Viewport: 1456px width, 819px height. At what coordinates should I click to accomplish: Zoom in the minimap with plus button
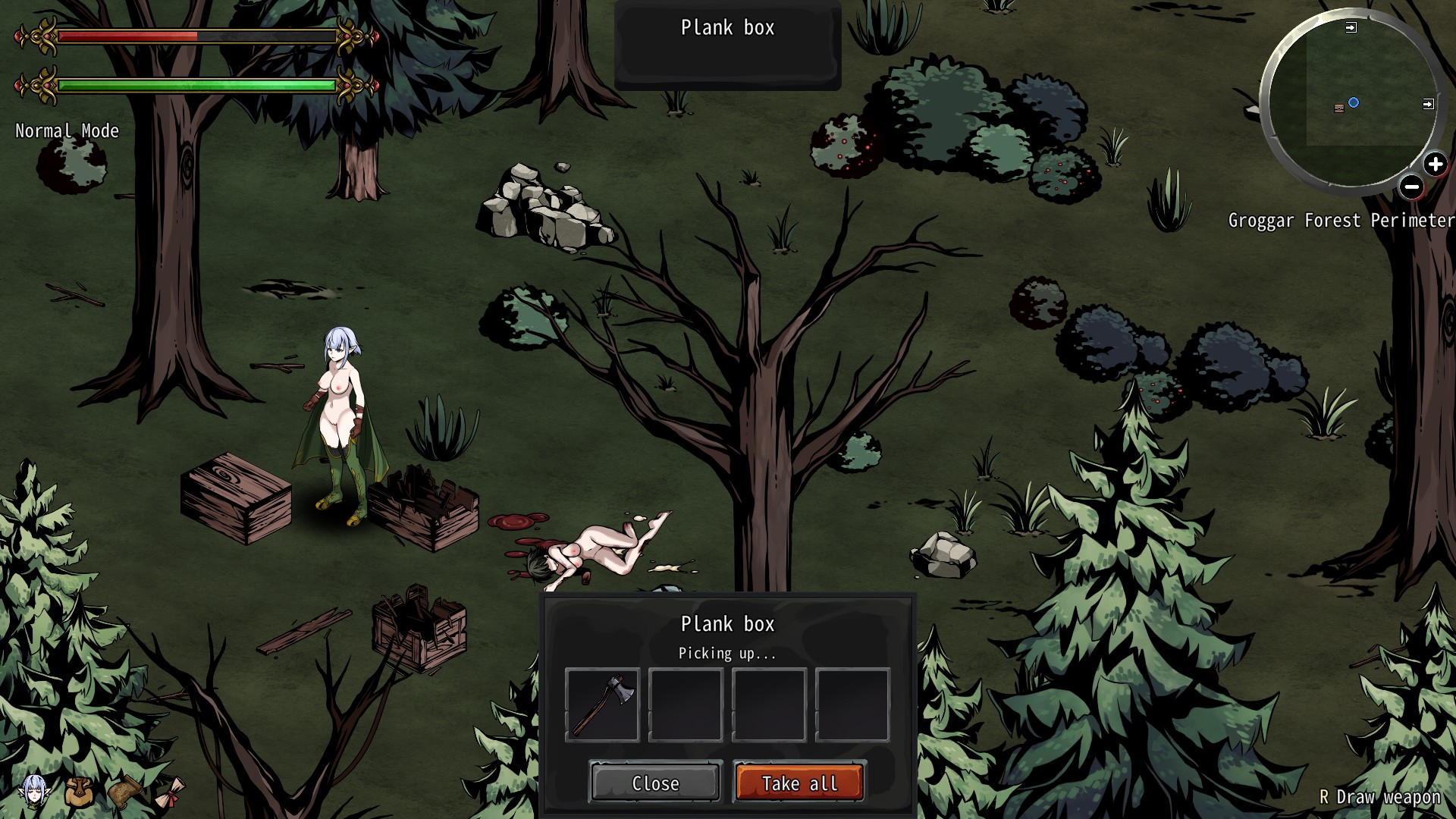tap(1435, 164)
